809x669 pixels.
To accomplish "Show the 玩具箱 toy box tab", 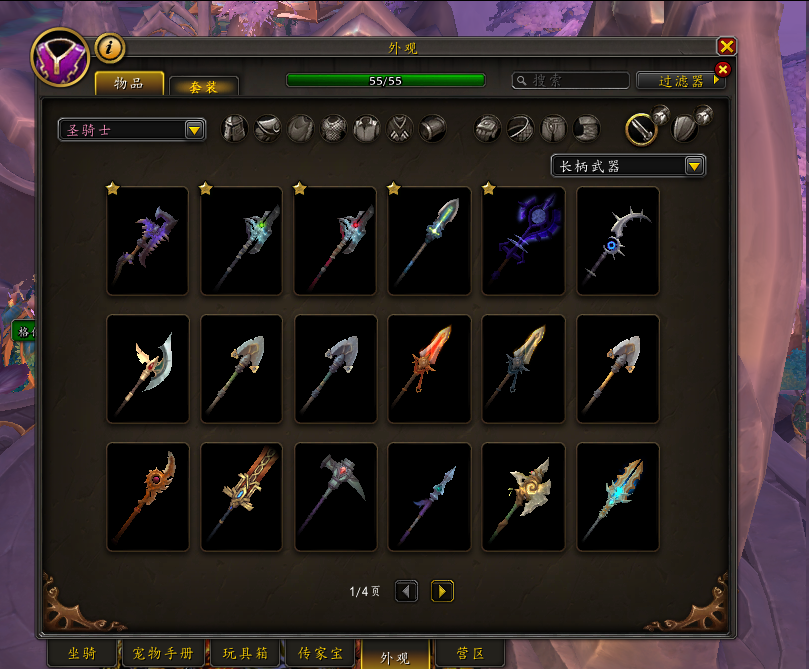I will (x=245, y=654).
